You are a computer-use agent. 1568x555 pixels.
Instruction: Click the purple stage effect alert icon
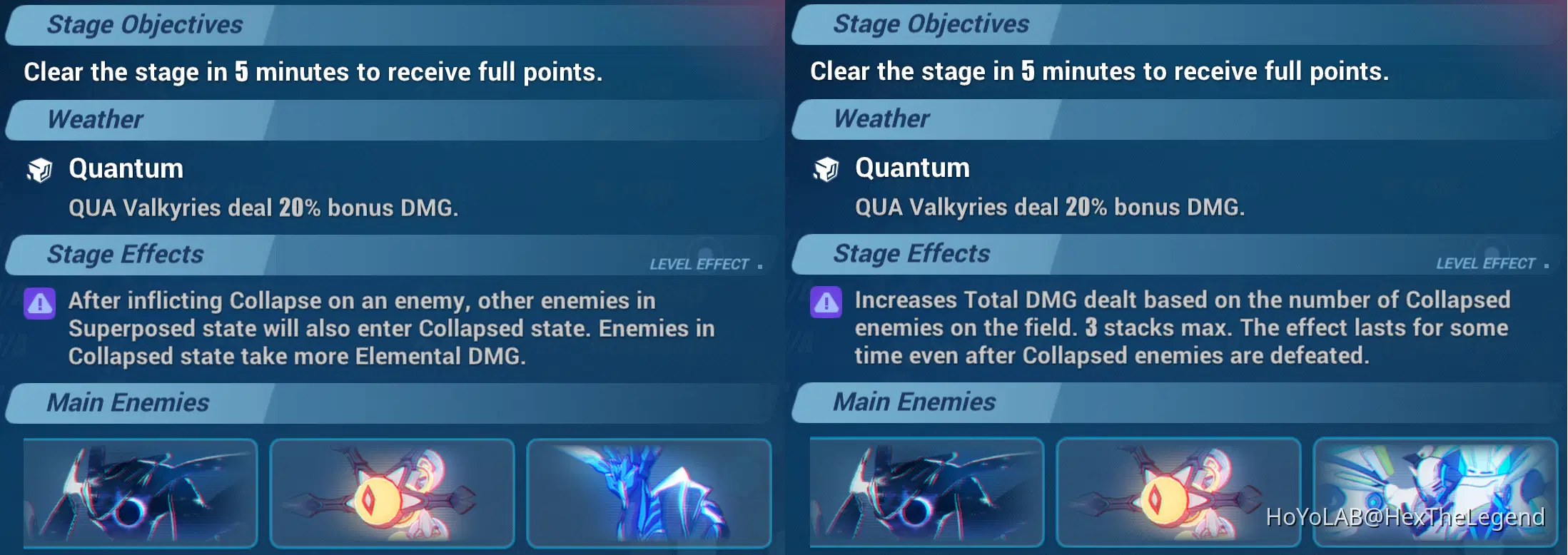tap(39, 303)
